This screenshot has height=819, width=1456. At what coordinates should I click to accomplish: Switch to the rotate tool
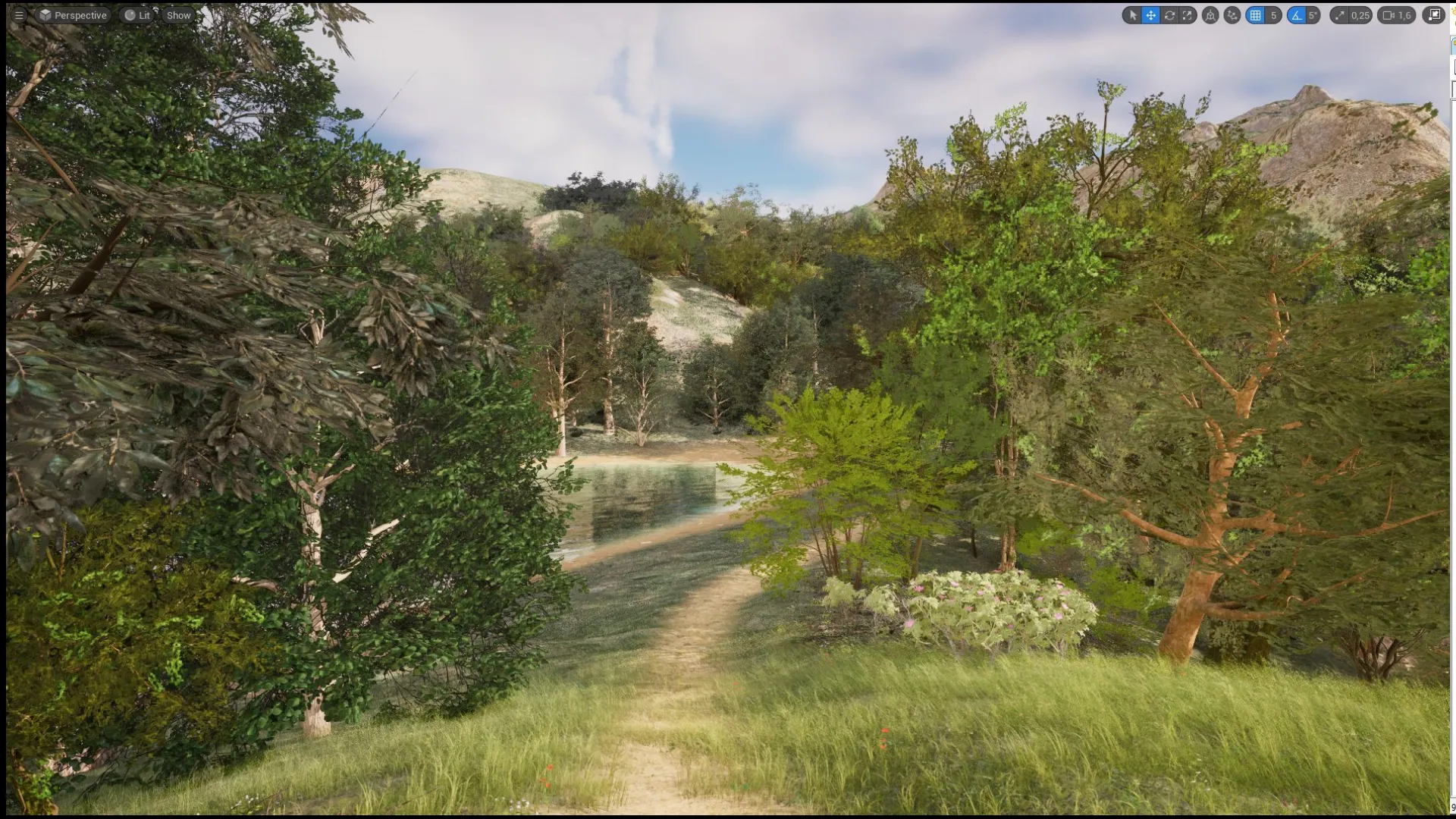click(x=1169, y=15)
